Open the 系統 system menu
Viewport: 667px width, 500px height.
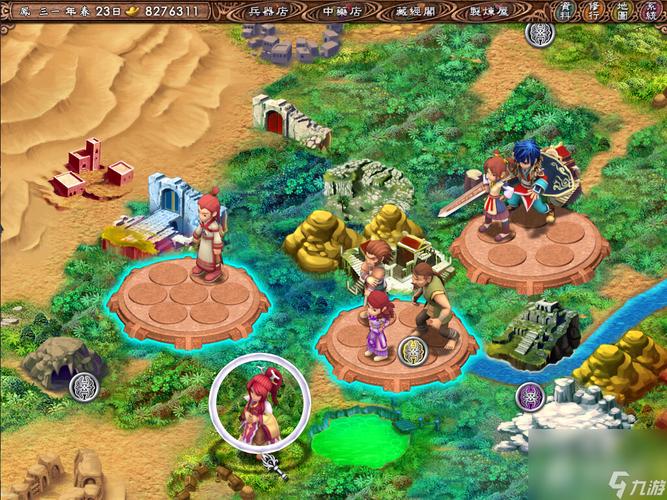pos(650,12)
